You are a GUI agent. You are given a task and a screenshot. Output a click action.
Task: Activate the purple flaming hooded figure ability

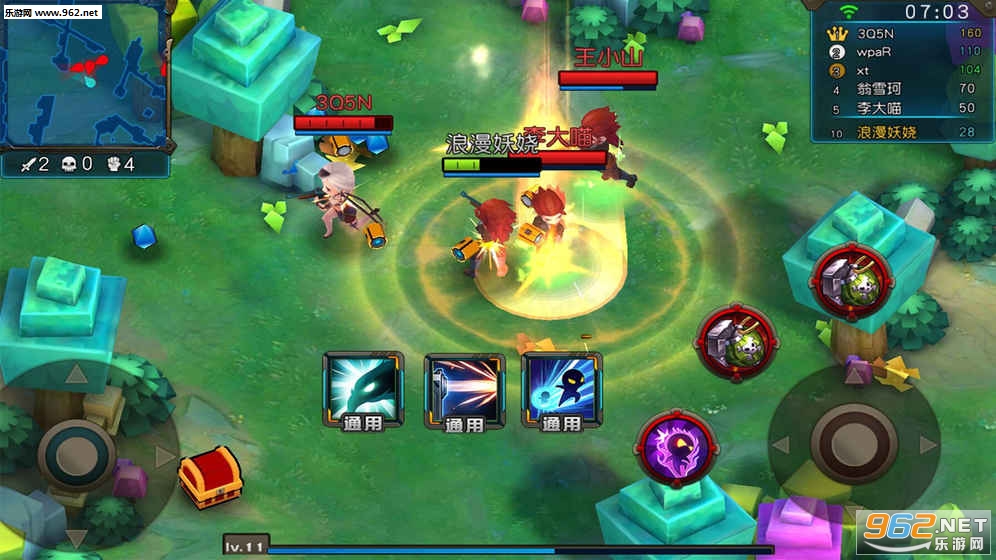676,447
